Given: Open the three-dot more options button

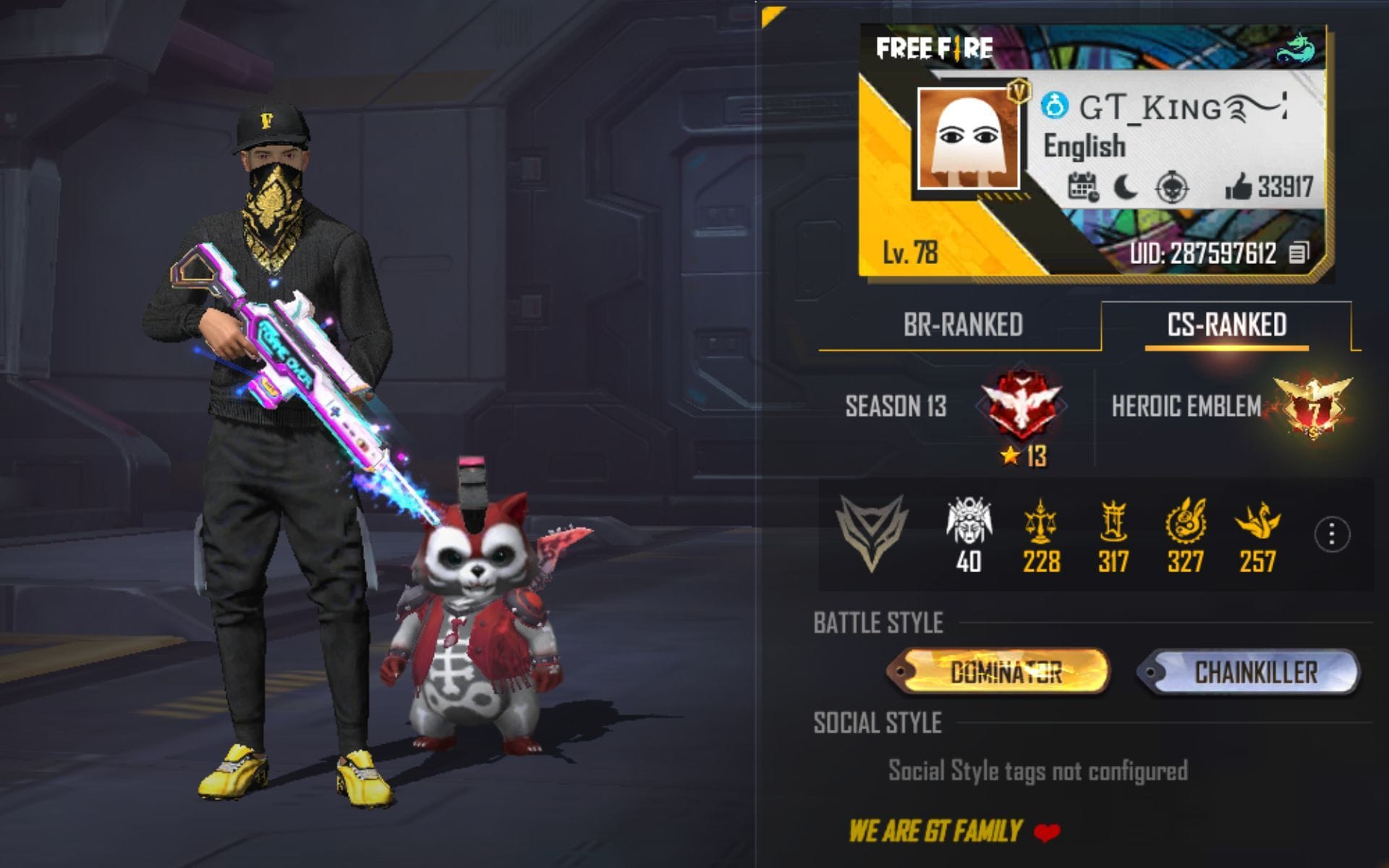Looking at the screenshot, I should 1332,535.
